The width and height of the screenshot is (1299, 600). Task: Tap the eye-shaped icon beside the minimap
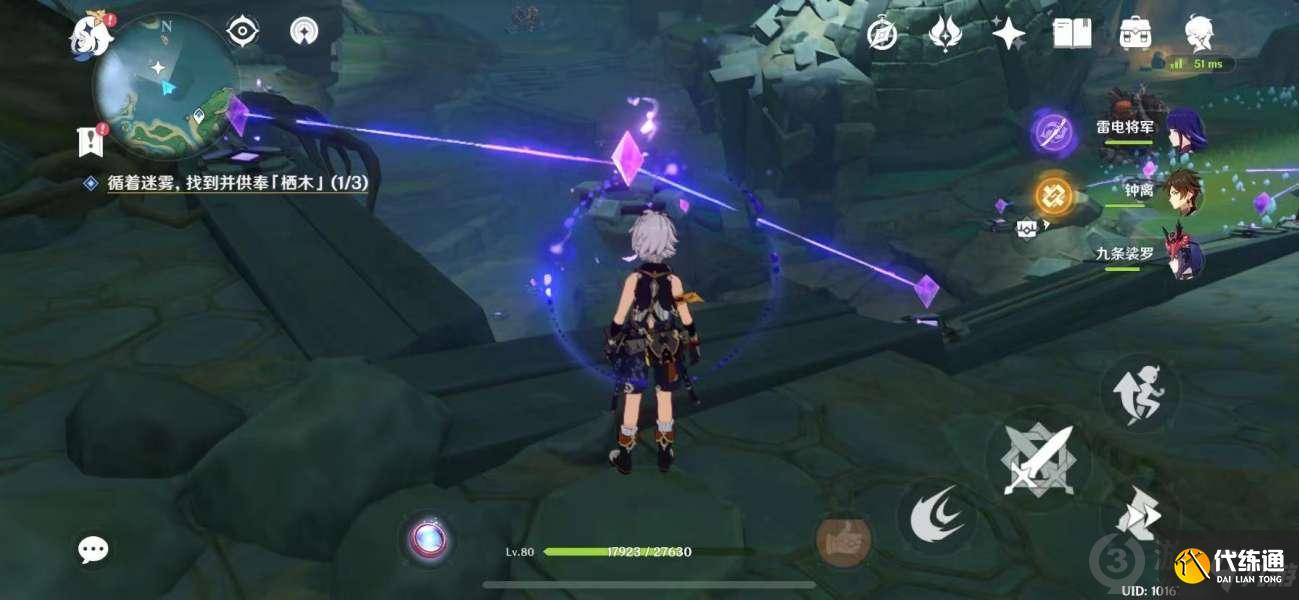pyautogui.click(x=242, y=32)
